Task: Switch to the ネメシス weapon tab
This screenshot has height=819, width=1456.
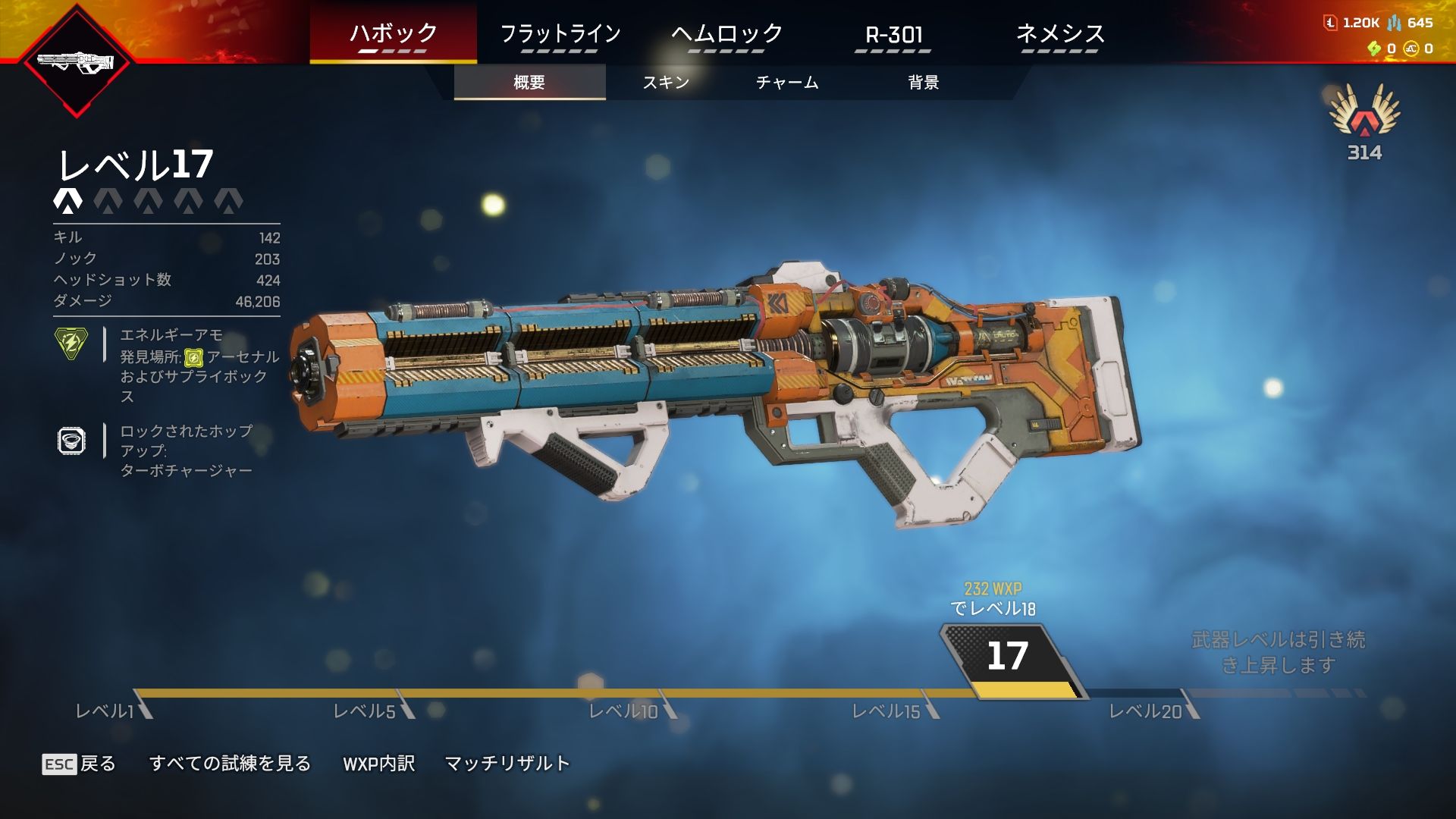Action: [1059, 34]
